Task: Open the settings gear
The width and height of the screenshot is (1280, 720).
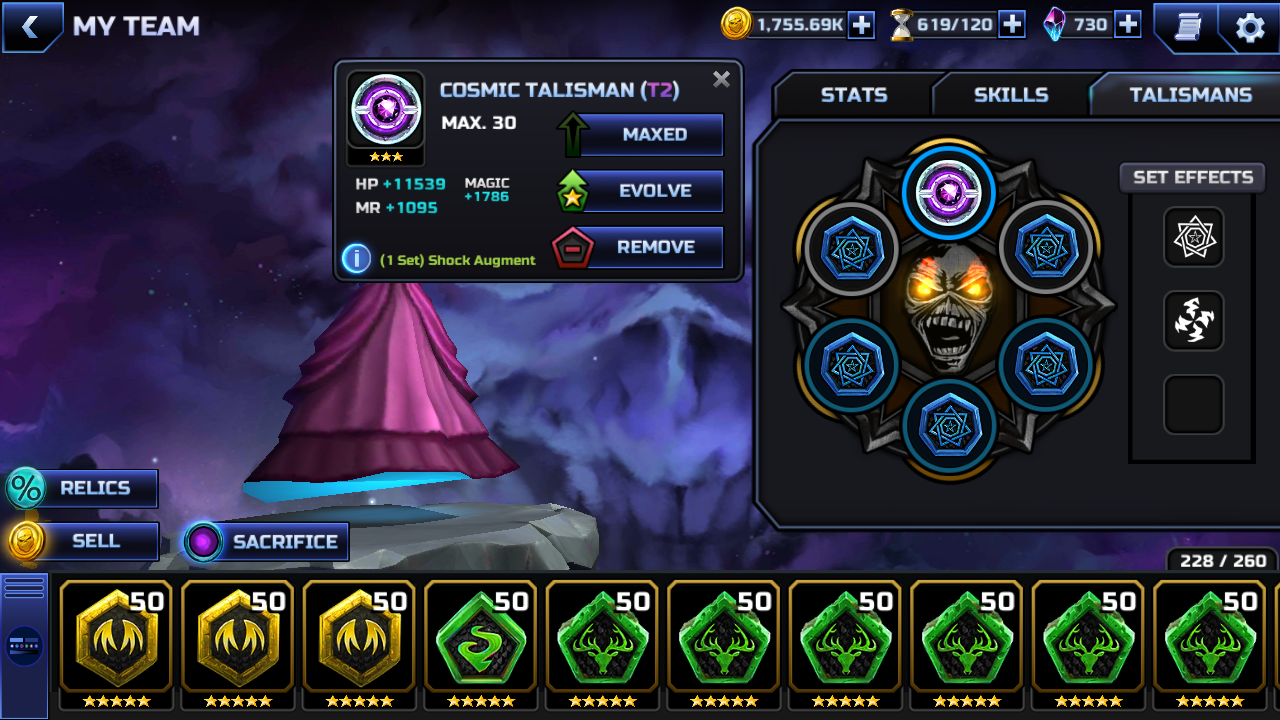Action: tap(1250, 28)
